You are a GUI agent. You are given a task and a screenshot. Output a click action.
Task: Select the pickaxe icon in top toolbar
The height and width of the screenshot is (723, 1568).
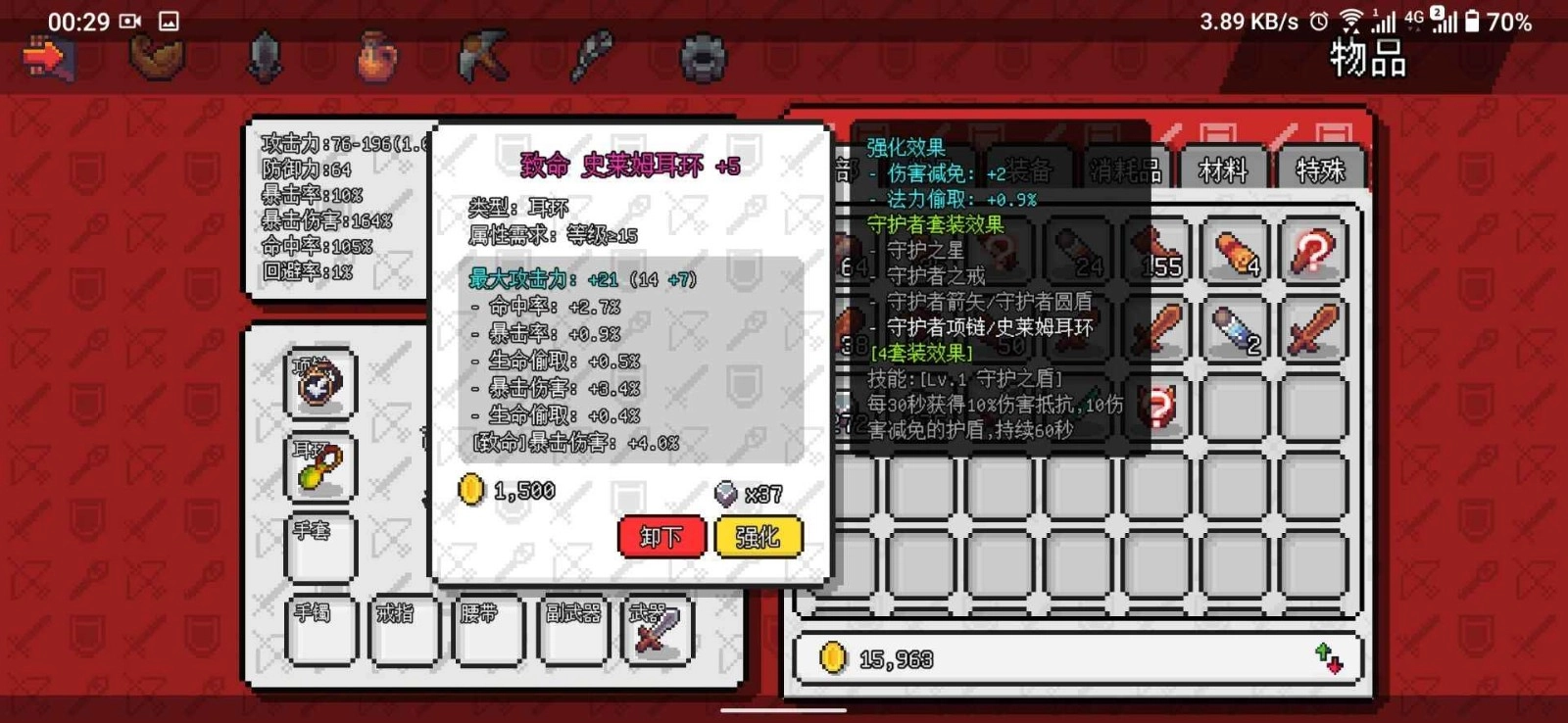(x=481, y=57)
